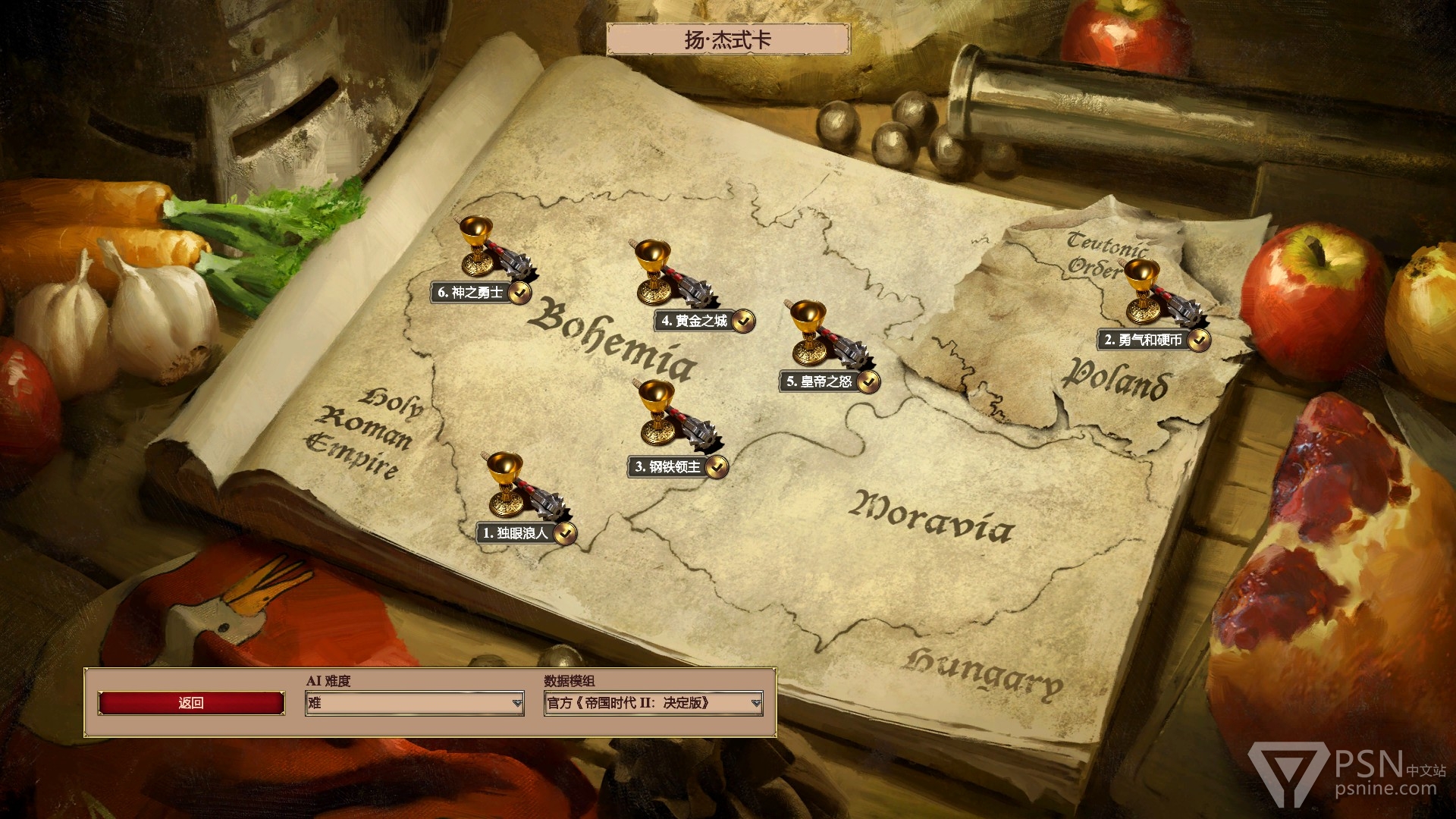Screen dimensions: 1456x819
Task: Click the red 返回 back button
Action: point(191,703)
